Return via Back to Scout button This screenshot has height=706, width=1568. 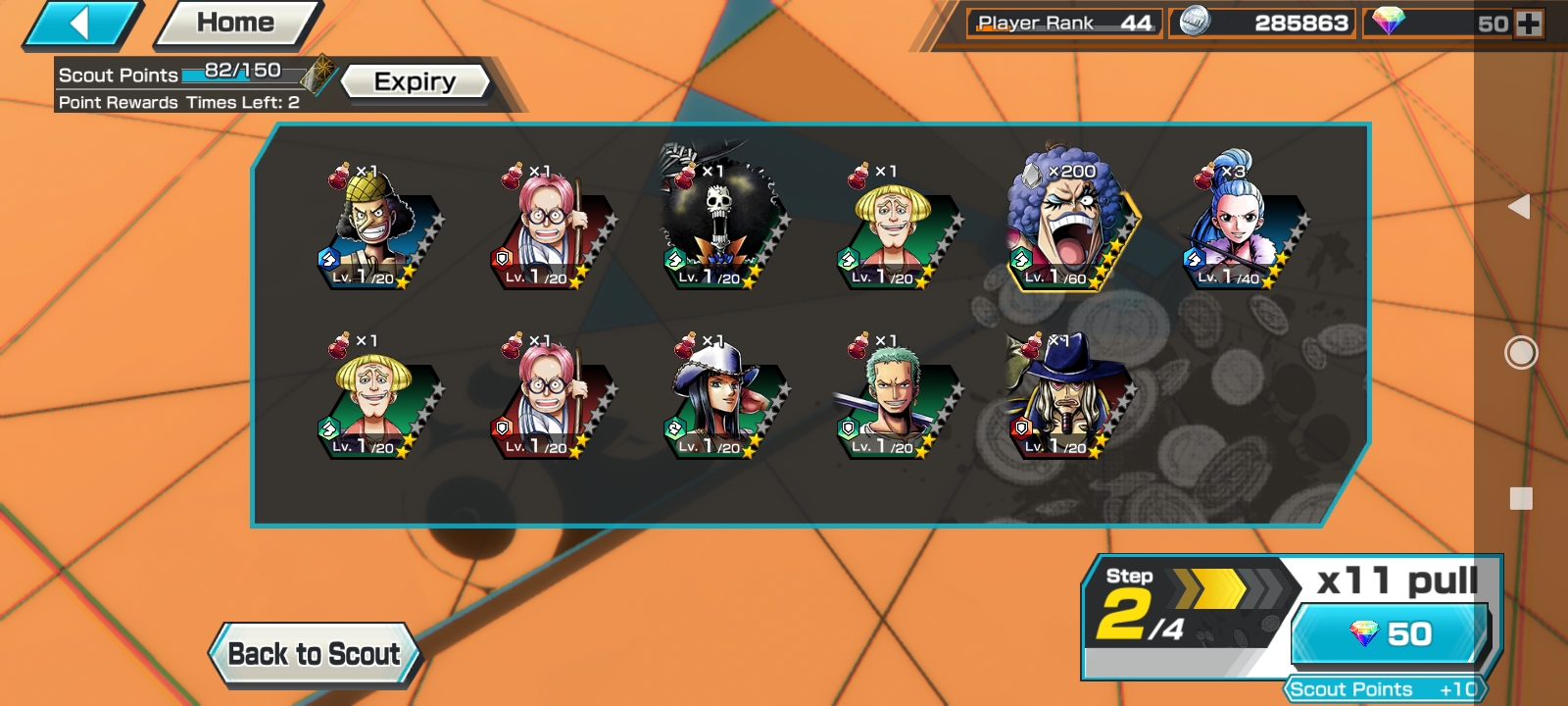(x=314, y=654)
